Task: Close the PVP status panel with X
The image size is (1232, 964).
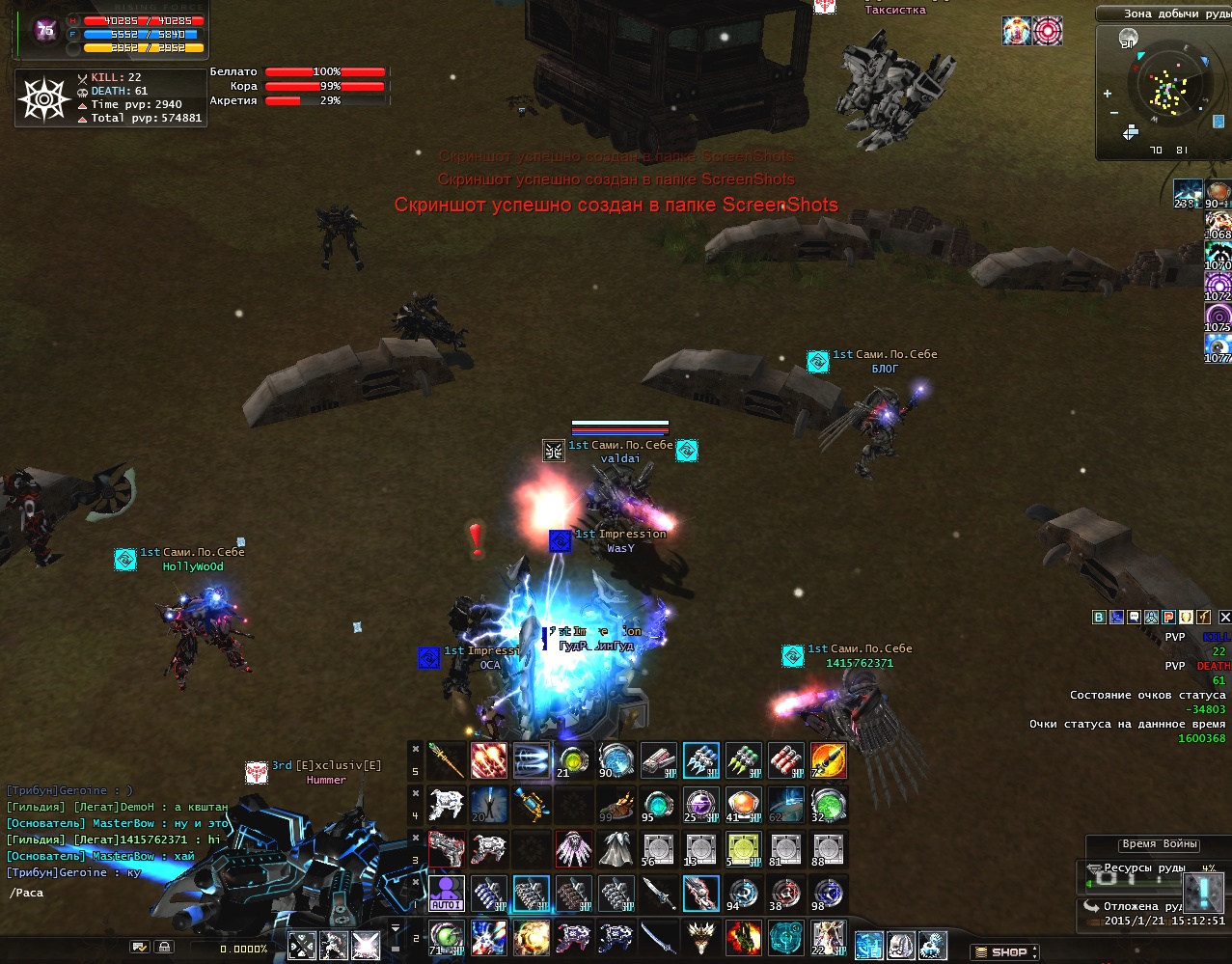Action: click(1225, 617)
